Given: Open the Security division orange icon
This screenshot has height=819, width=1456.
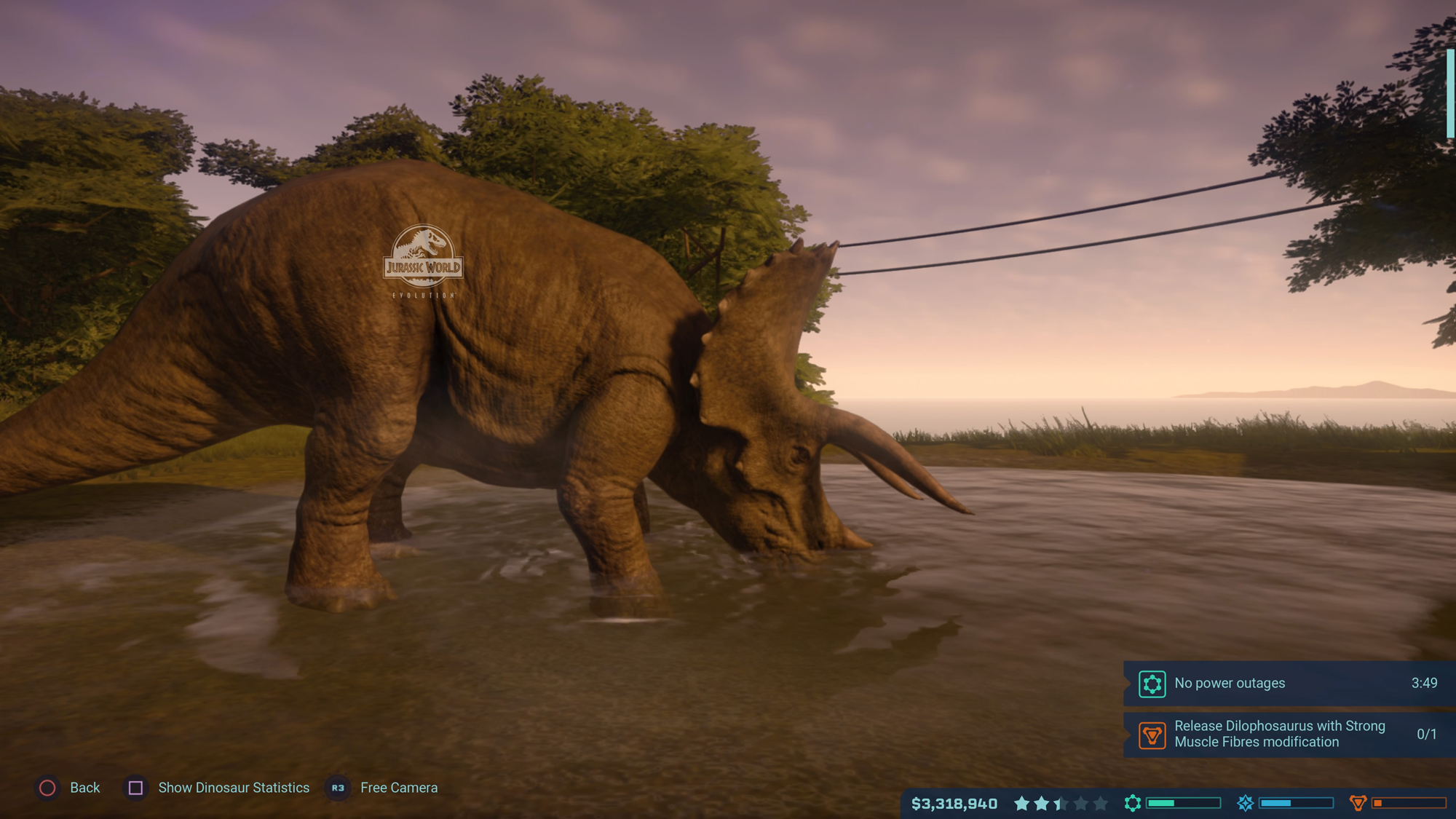Looking at the screenshot, I should click(x=1358, y=802).
